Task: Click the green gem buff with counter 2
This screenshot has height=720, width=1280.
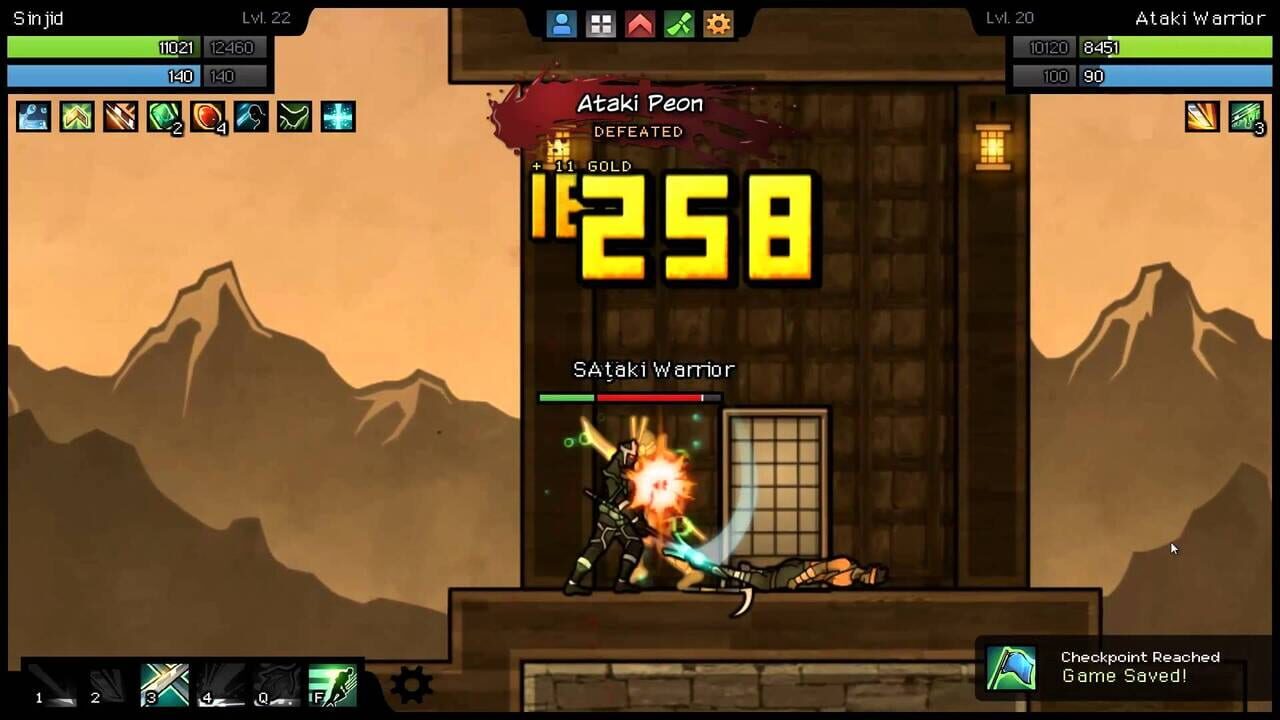Action: point(163,117)
